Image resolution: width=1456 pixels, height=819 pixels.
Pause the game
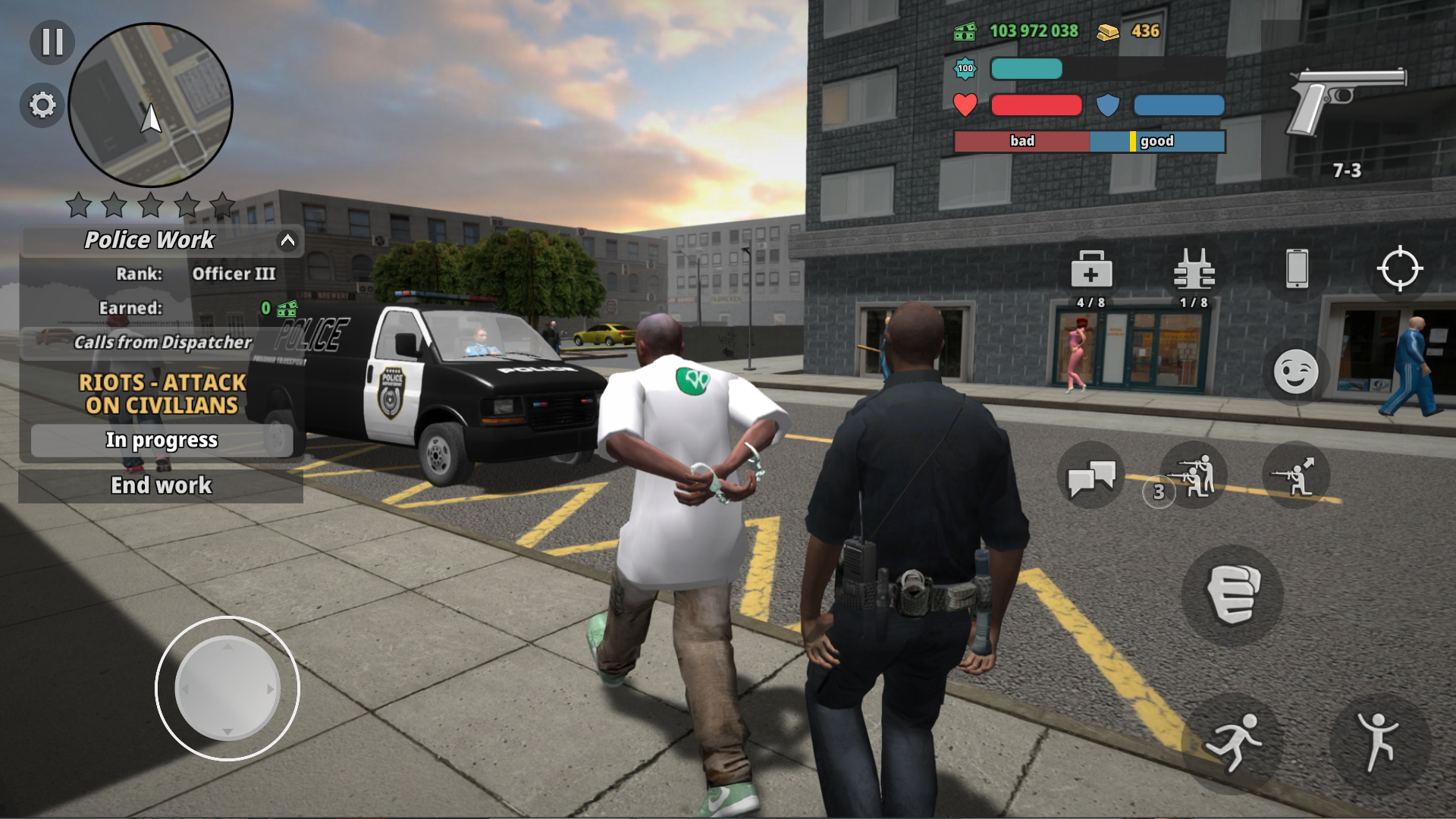click(x=50, y=44)
